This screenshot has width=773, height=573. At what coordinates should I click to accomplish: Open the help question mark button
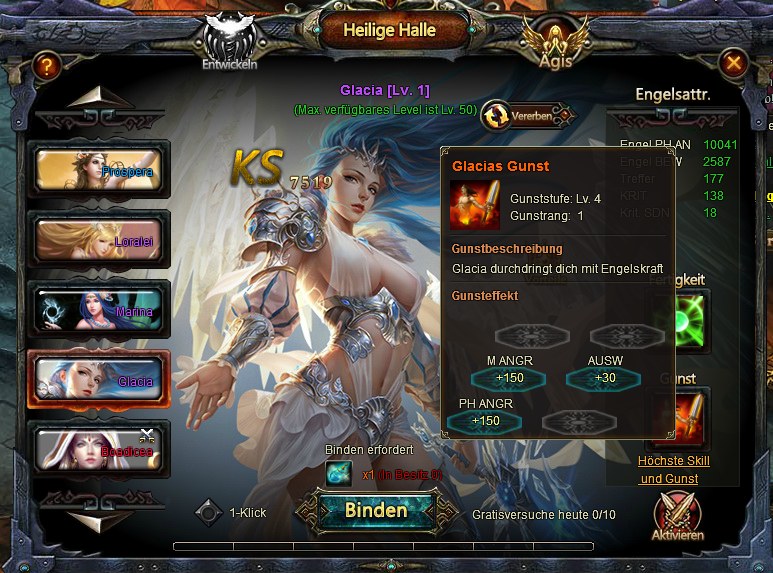point(45,66)
